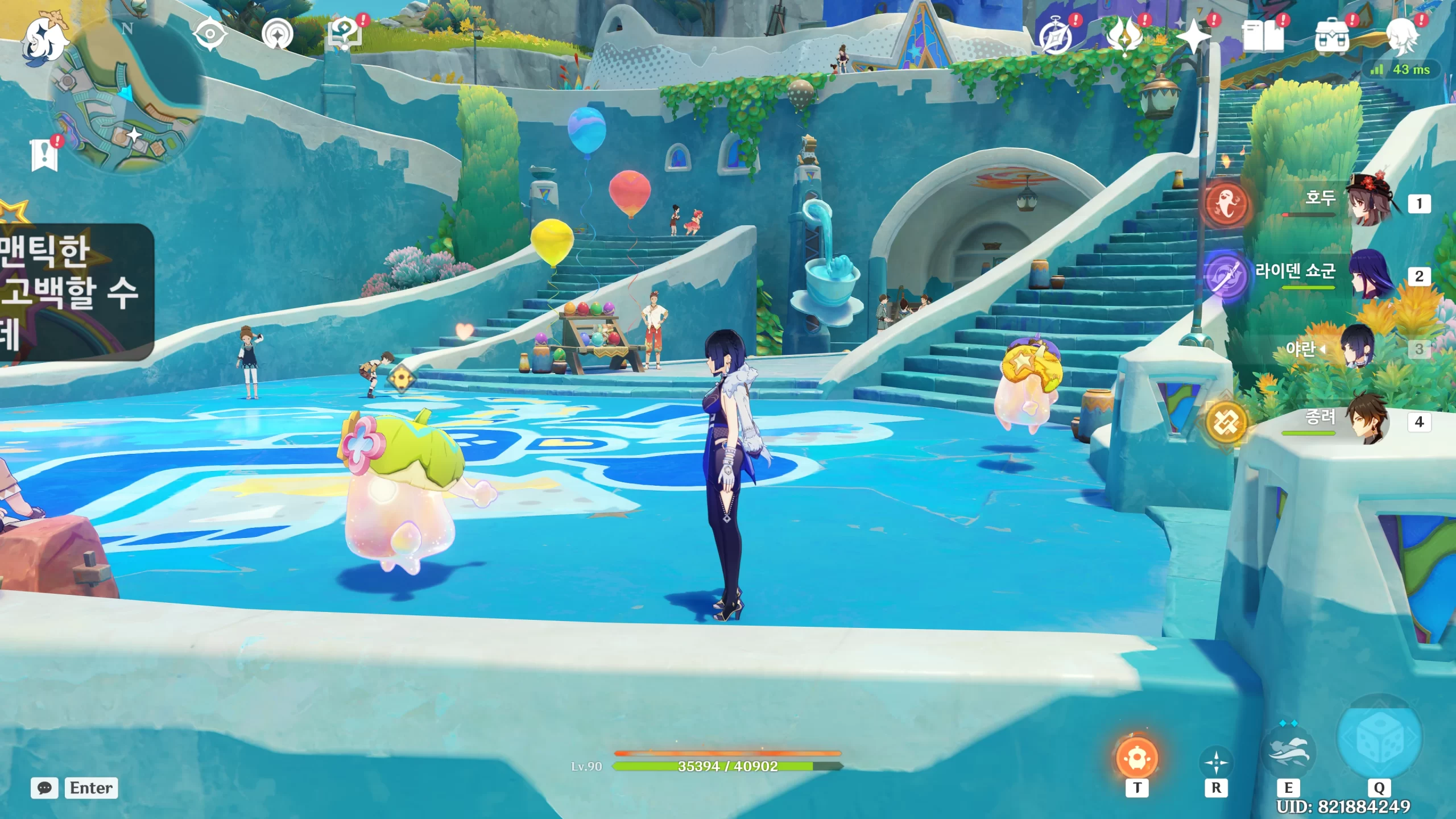Toggle the eye view icon
Viewport: 1456px width, 819px height.
(210, 34)
